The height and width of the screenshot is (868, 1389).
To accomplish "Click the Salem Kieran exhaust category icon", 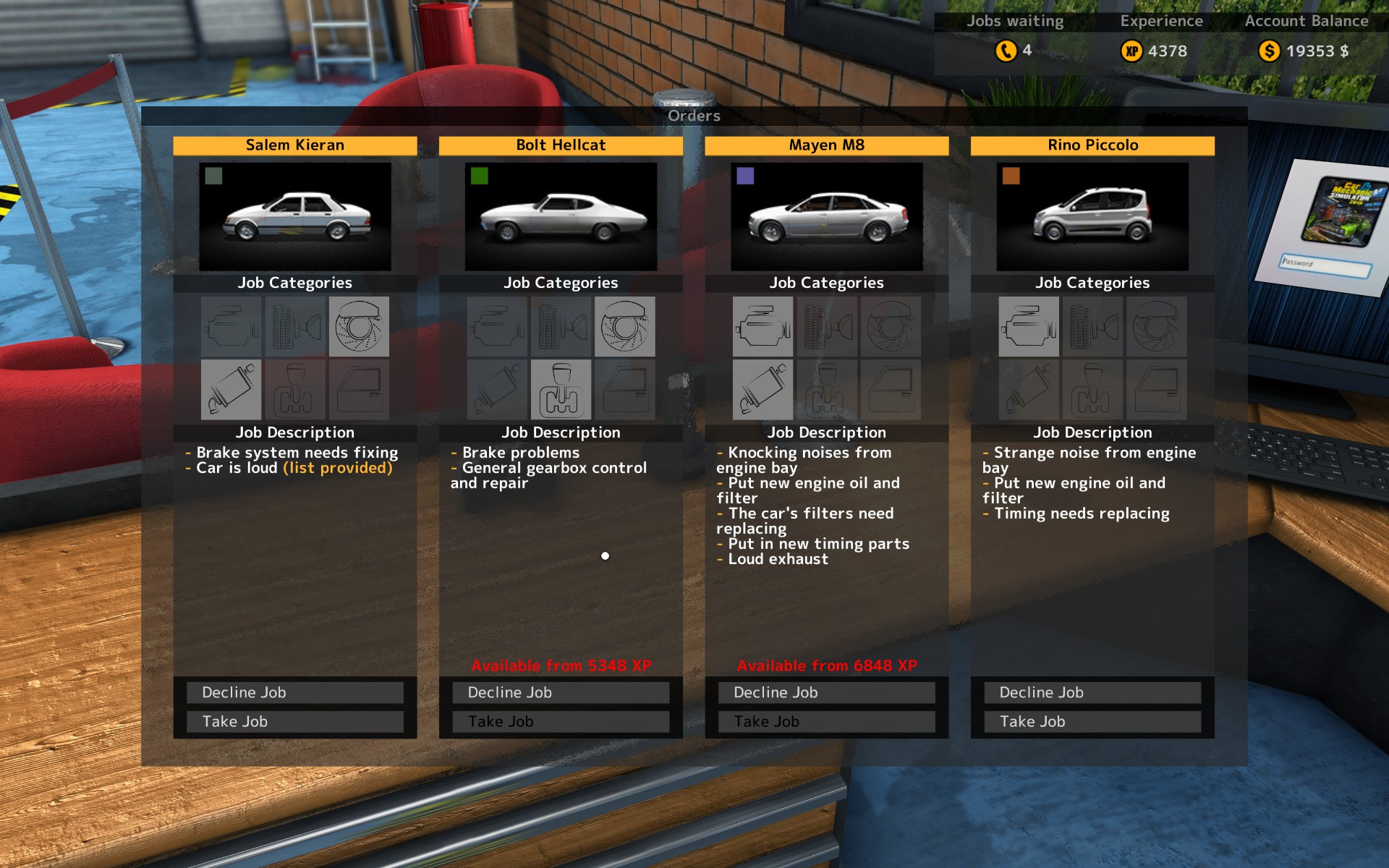I will coord(231,390).
